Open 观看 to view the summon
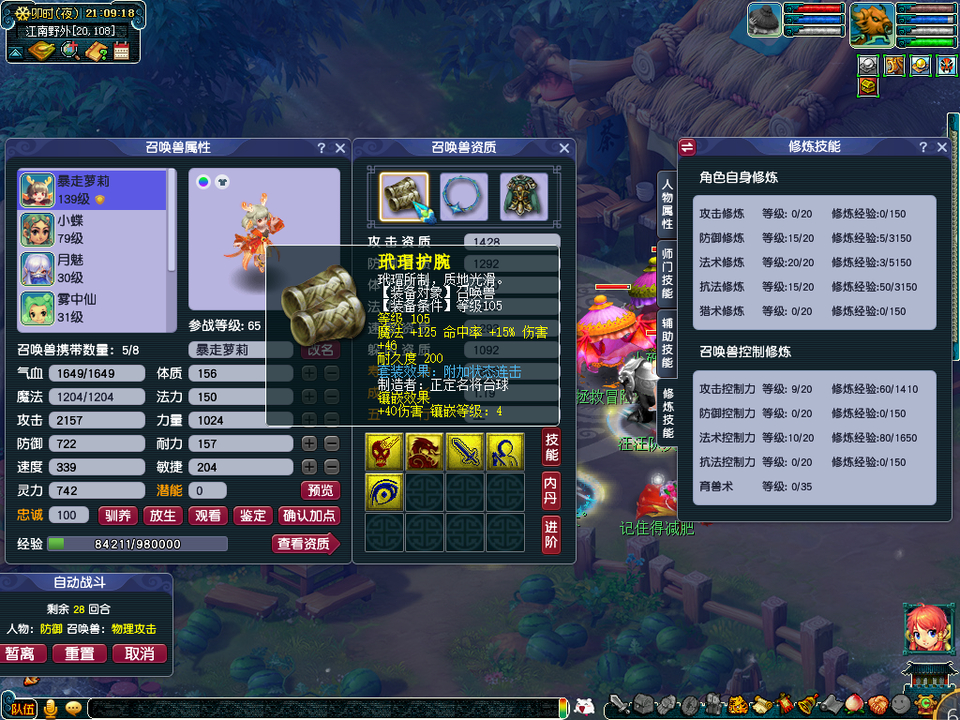960x720 pixels. pos(208,516)
